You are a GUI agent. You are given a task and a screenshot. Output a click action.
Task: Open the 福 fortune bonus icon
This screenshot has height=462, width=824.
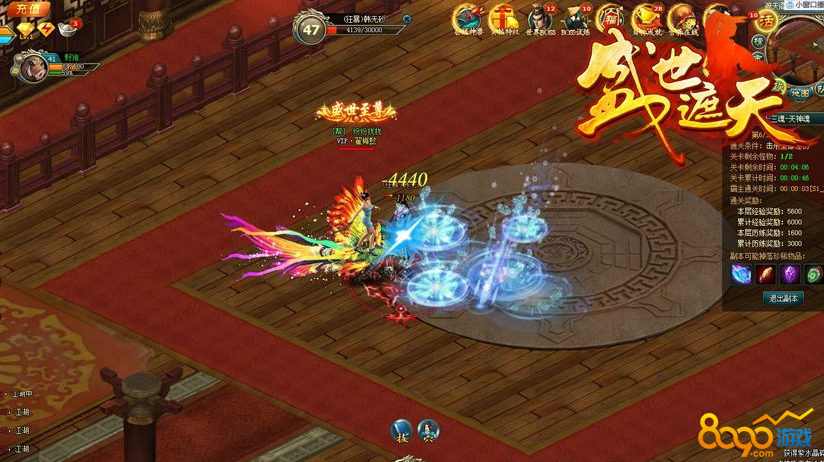pos(608,19)
